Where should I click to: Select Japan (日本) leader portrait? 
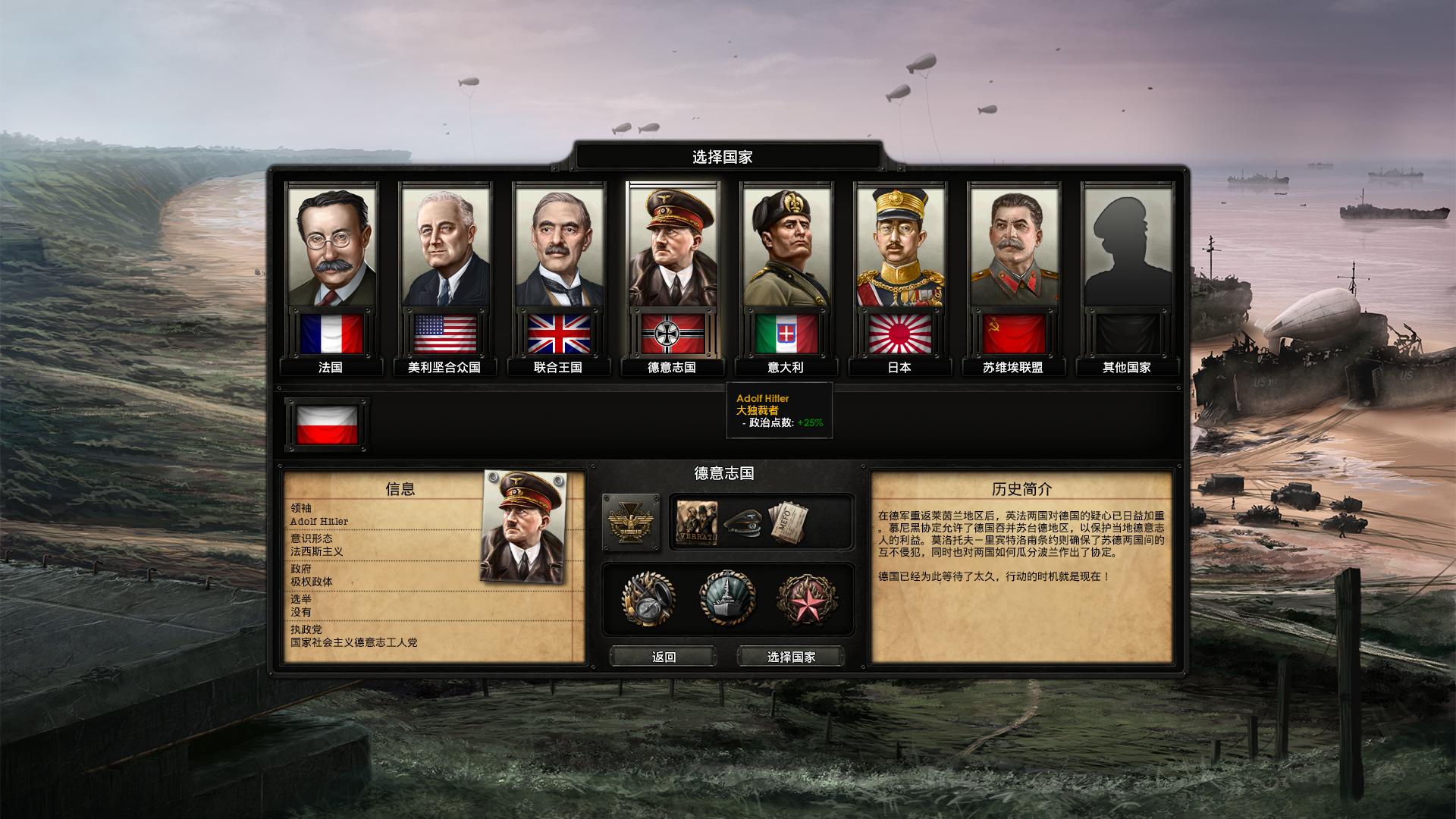click(x=899, y=250)
